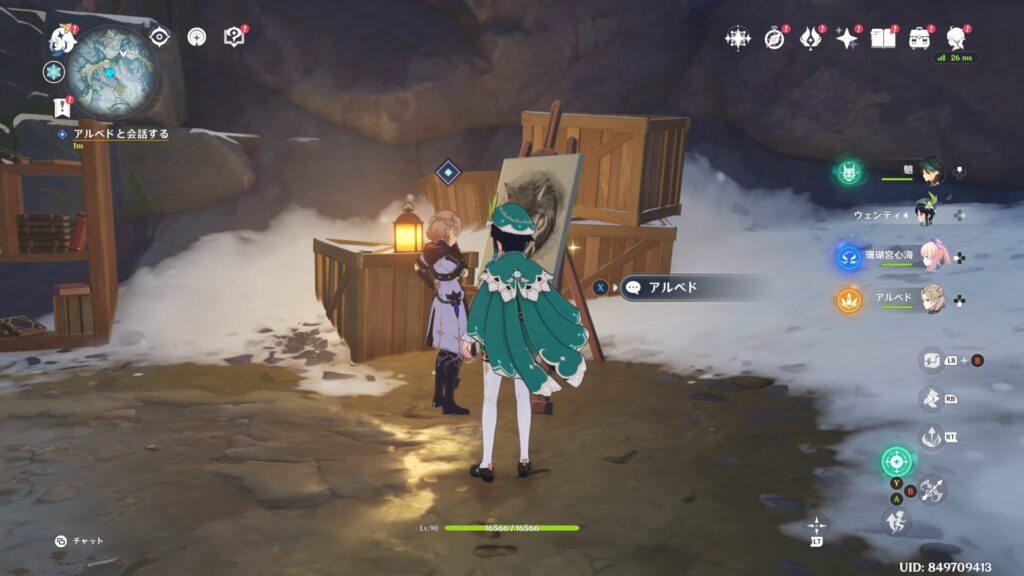This screenshot has width=1024, height=576.
Task: Activate the sprint dash icon
Action: click(894, 521)
